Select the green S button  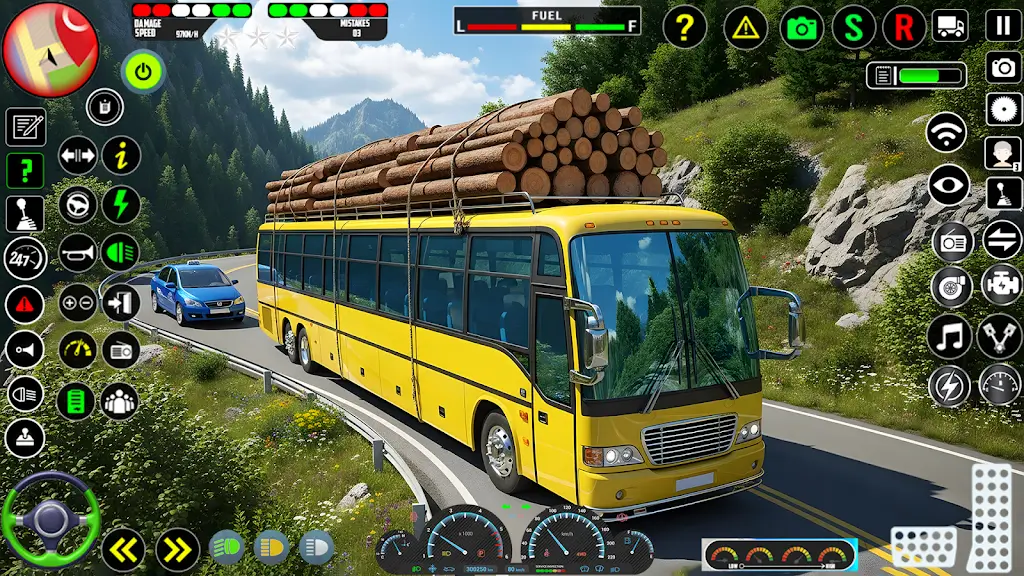pos(853,27)
